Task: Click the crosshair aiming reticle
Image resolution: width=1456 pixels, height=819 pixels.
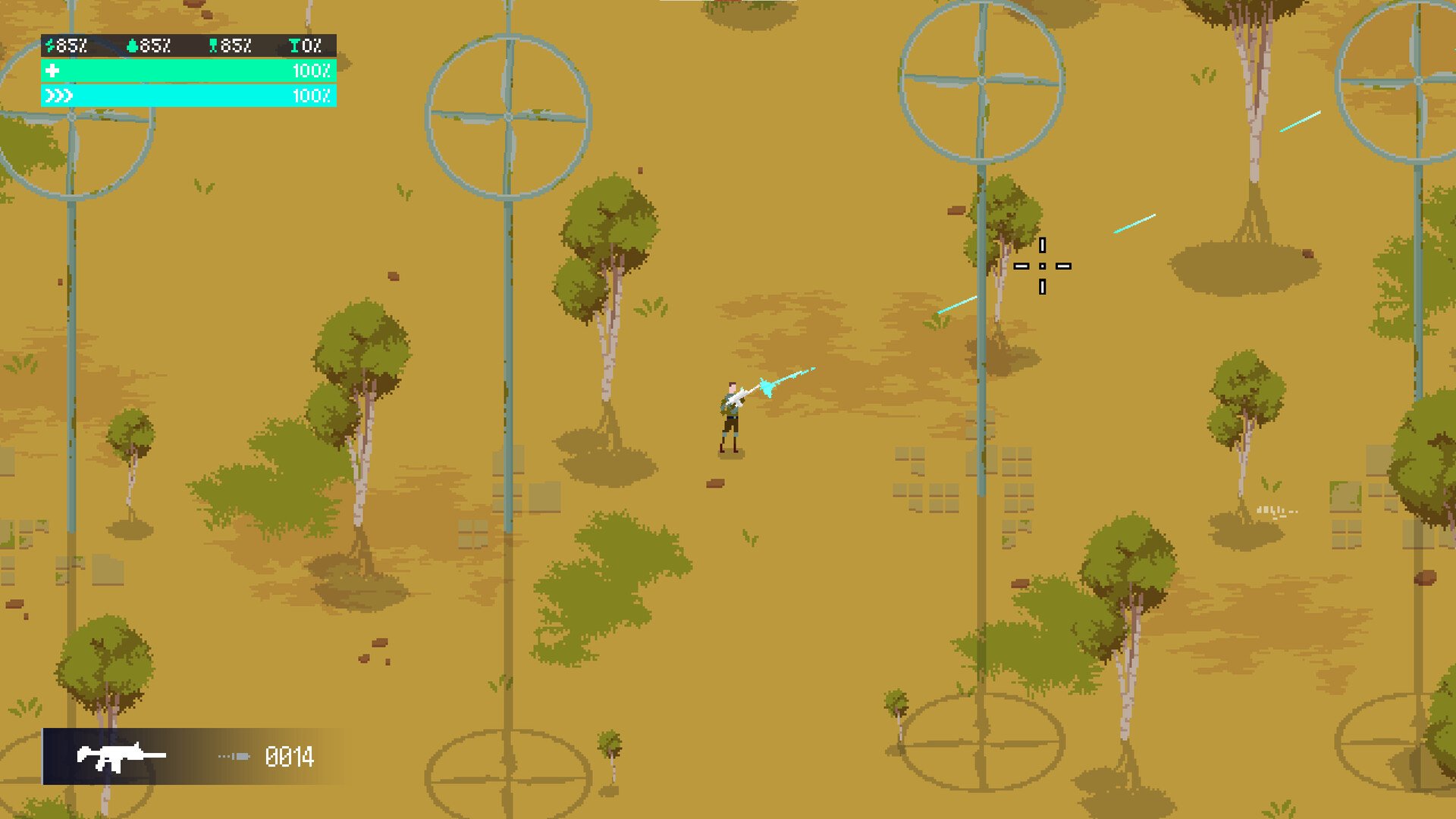Action: 1043,265
